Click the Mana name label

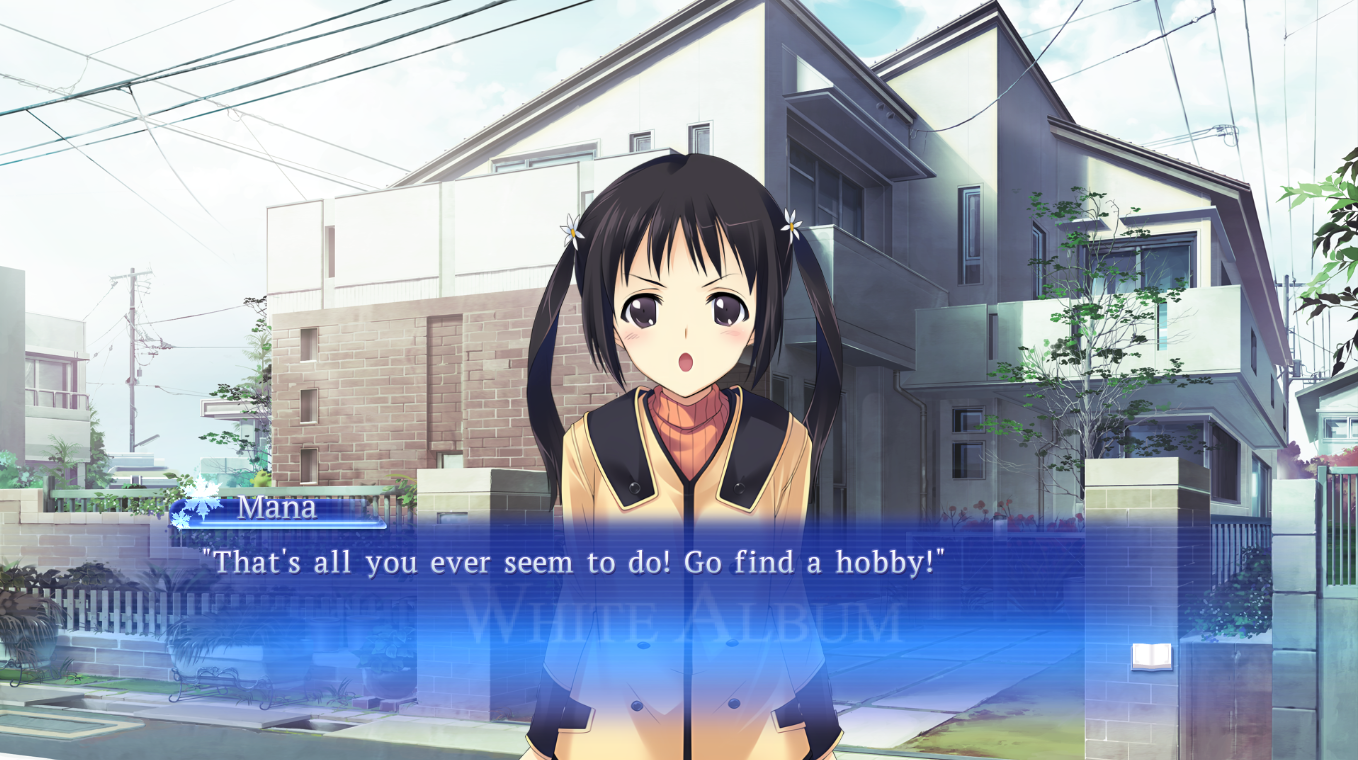276,510
